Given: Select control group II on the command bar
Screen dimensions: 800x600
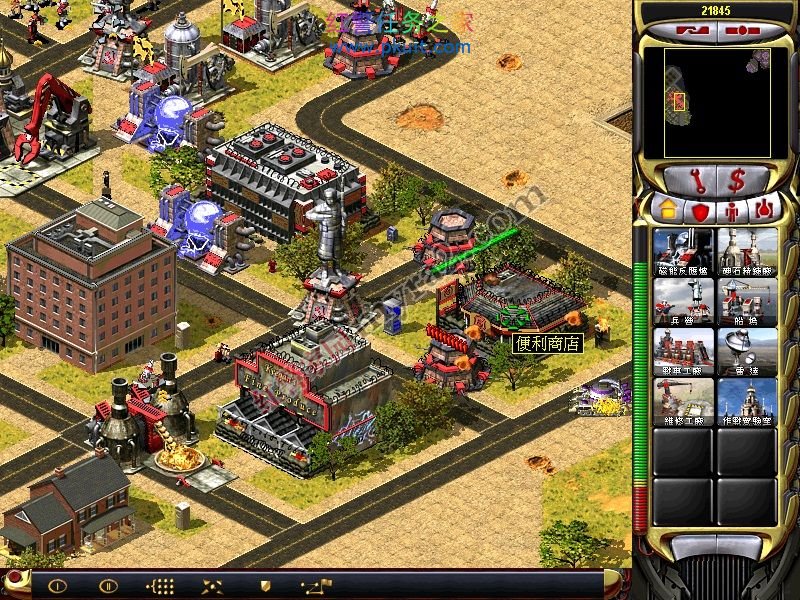Looking at the screenshot, I should point(107,585).
